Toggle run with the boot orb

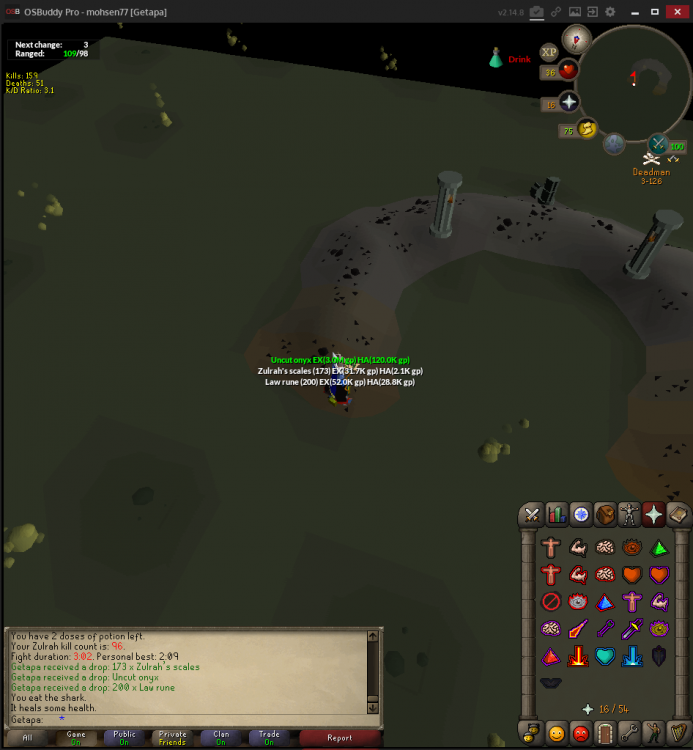pos(586,128)
